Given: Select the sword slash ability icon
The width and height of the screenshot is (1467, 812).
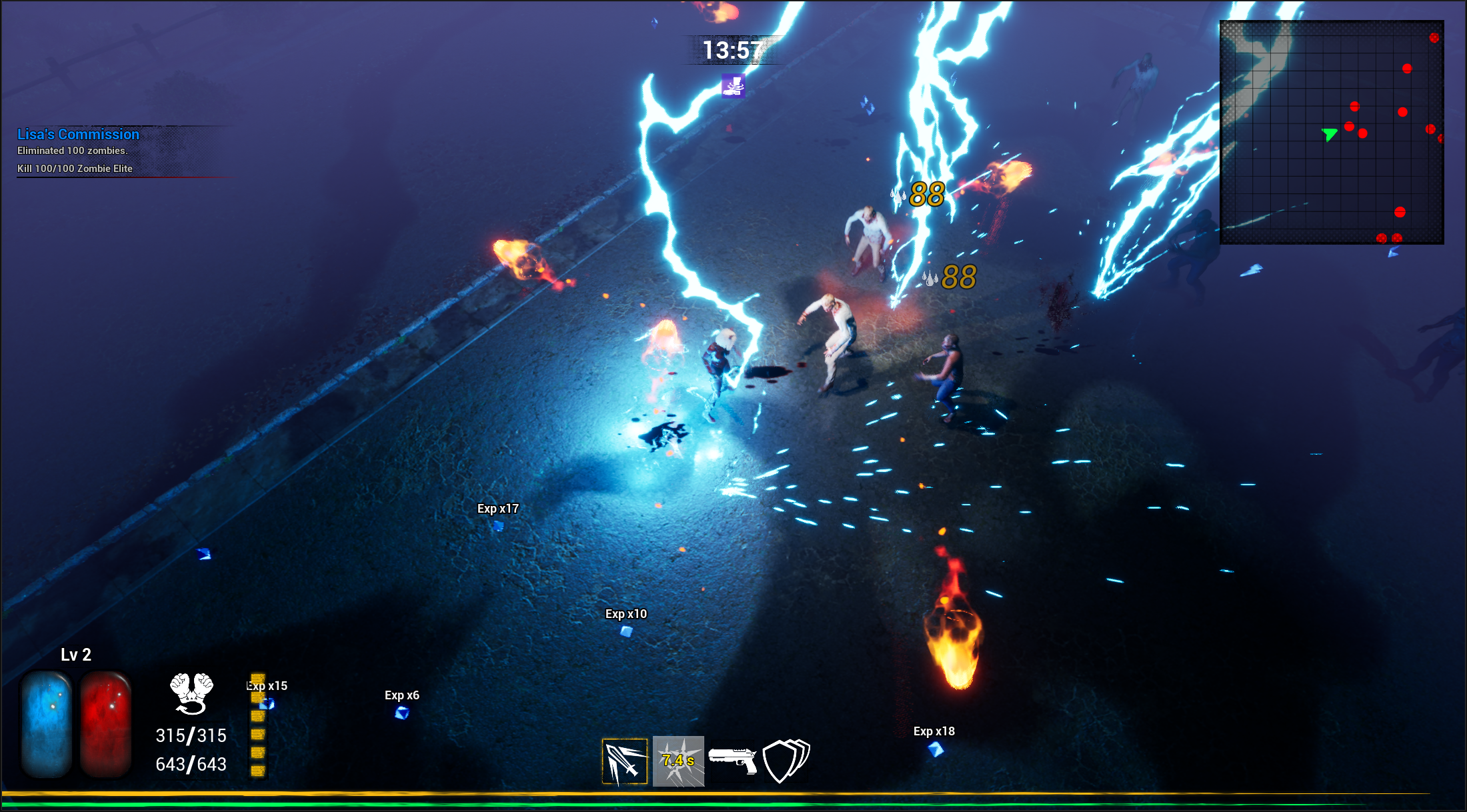Looking at the screenshot, I should [x=625, y=761].
